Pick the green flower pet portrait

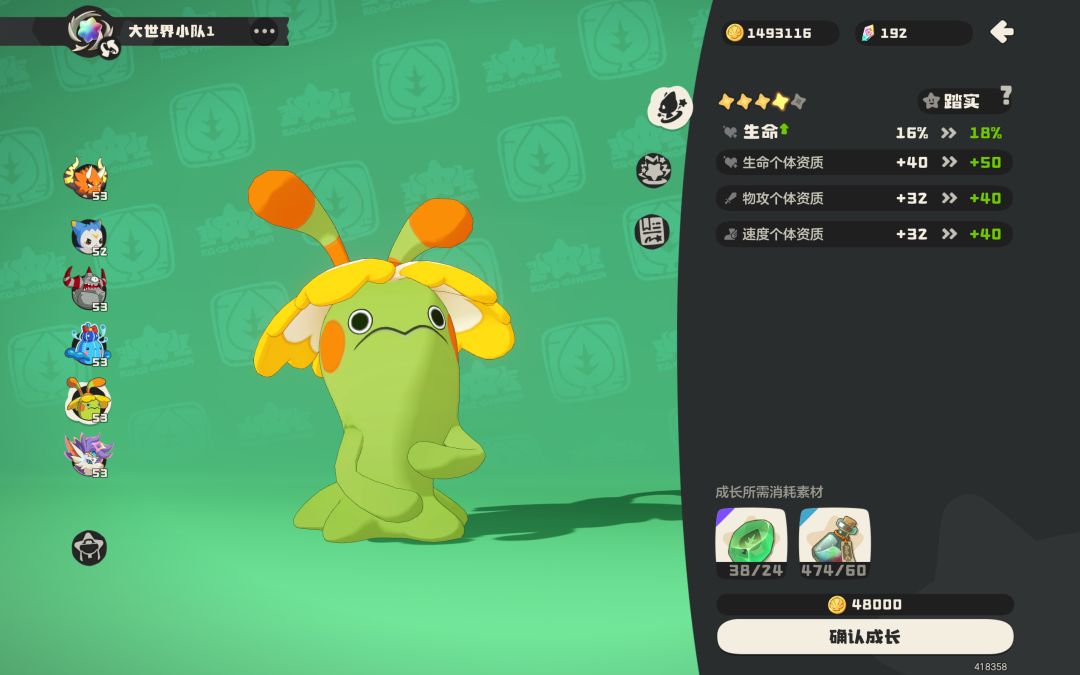(x=88, y=401)
